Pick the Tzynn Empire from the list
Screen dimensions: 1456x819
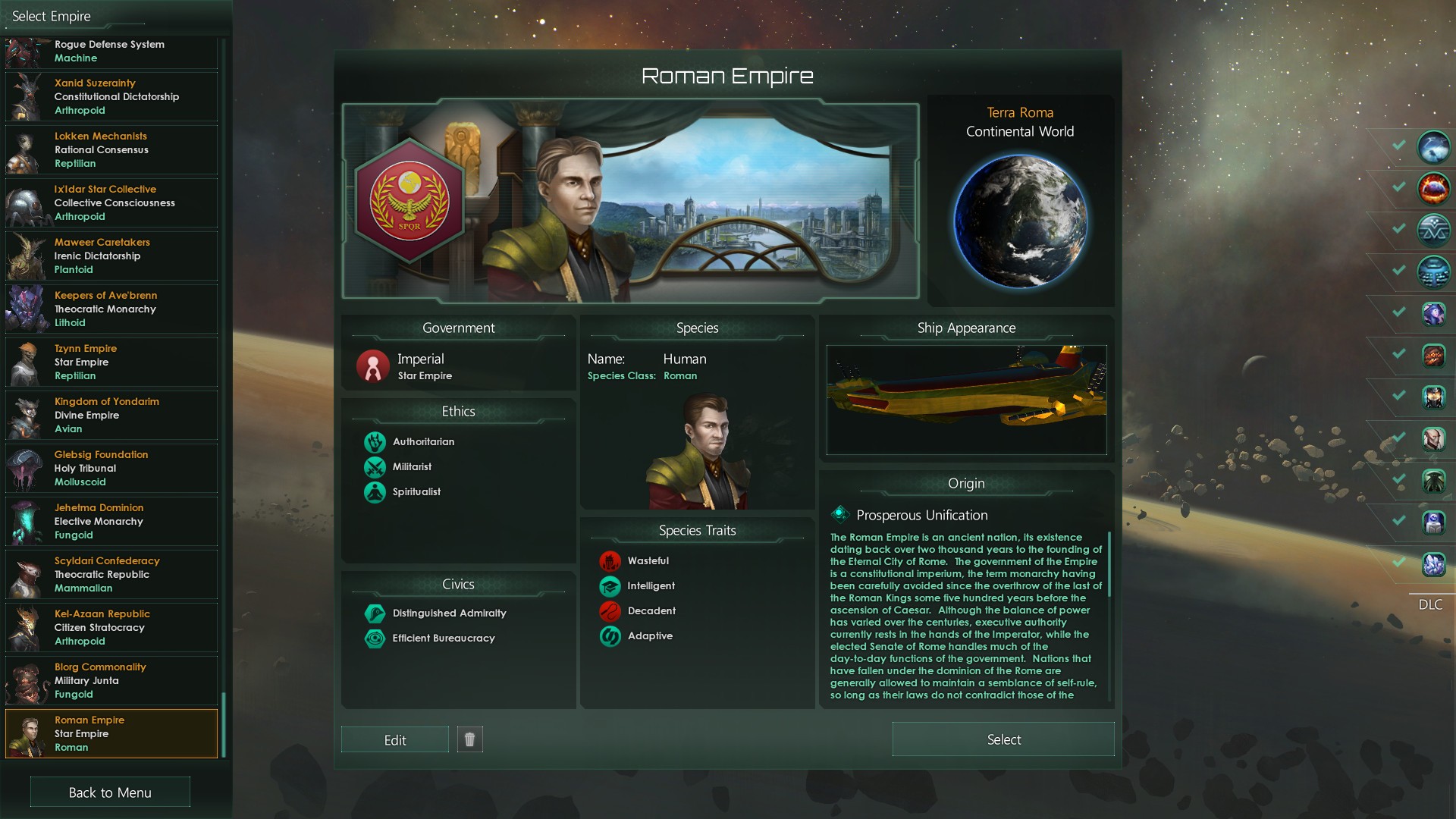pyautogui.click(x=111, y=362)
